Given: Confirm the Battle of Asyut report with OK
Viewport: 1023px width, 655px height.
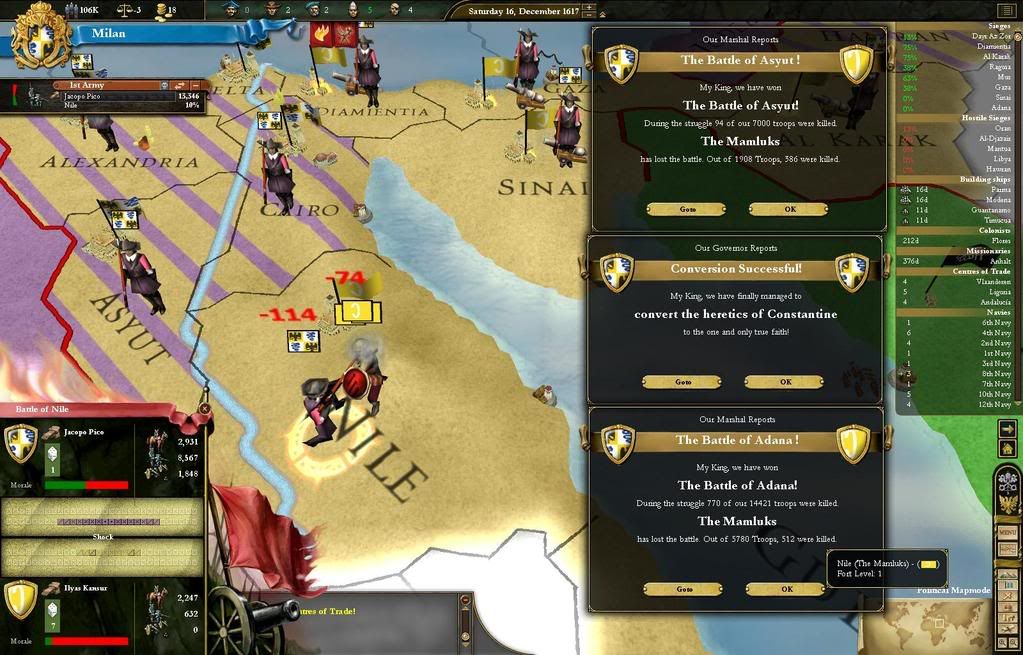Looking at the screenshot, I should point(788,209).
